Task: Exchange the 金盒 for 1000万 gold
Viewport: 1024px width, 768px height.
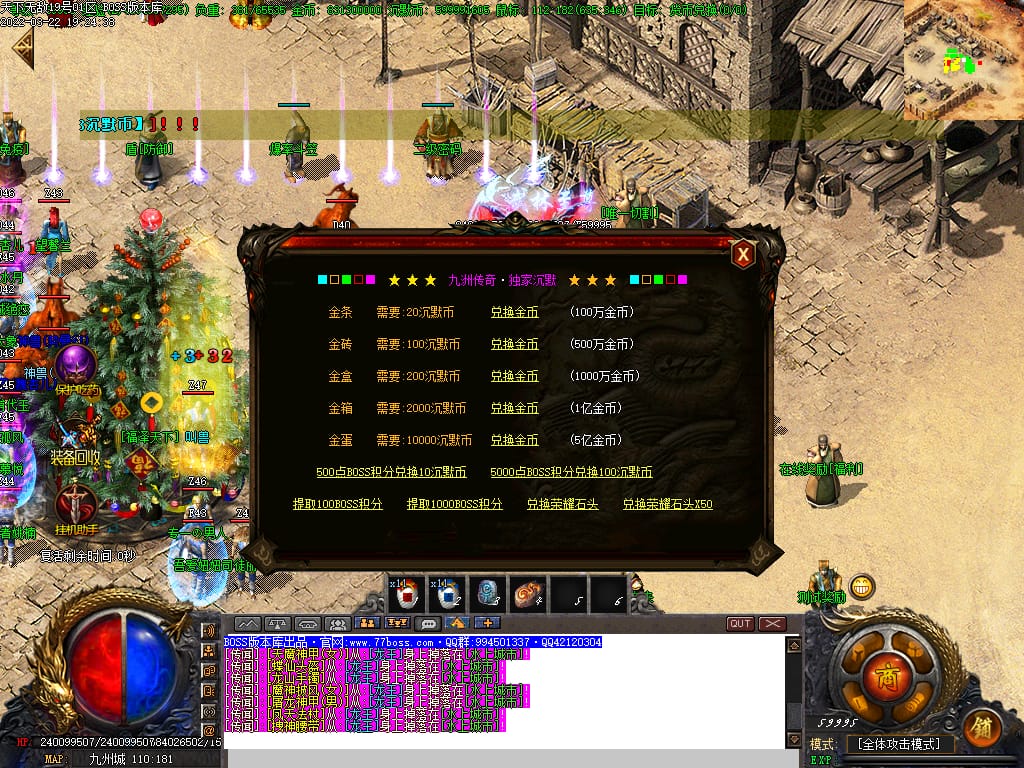Action: (x=514, y=376)
